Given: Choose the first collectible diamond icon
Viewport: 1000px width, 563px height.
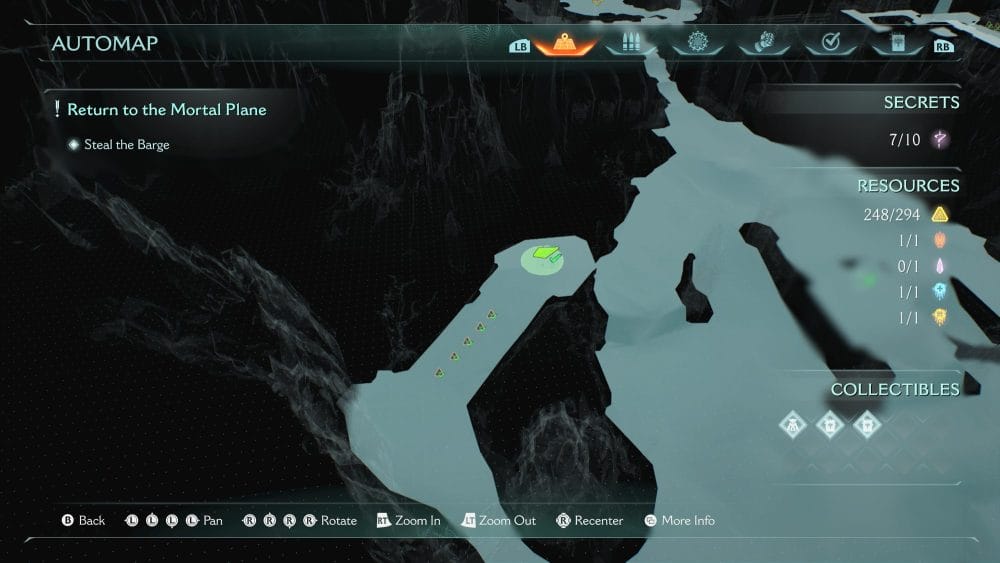Looking at the screenshot, I should 793,425.
